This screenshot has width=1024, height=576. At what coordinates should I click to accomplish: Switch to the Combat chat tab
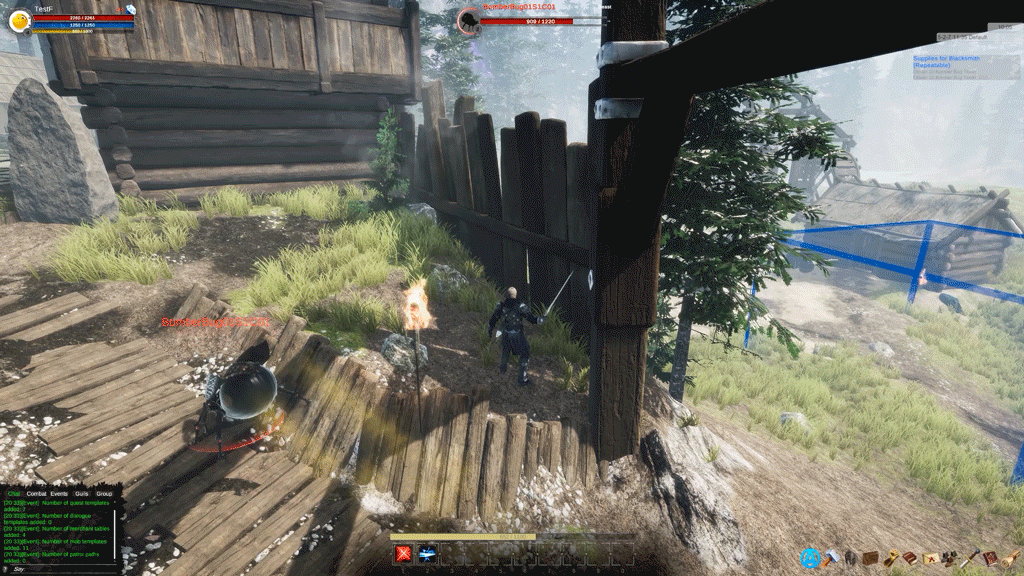(x=37, y=494)
